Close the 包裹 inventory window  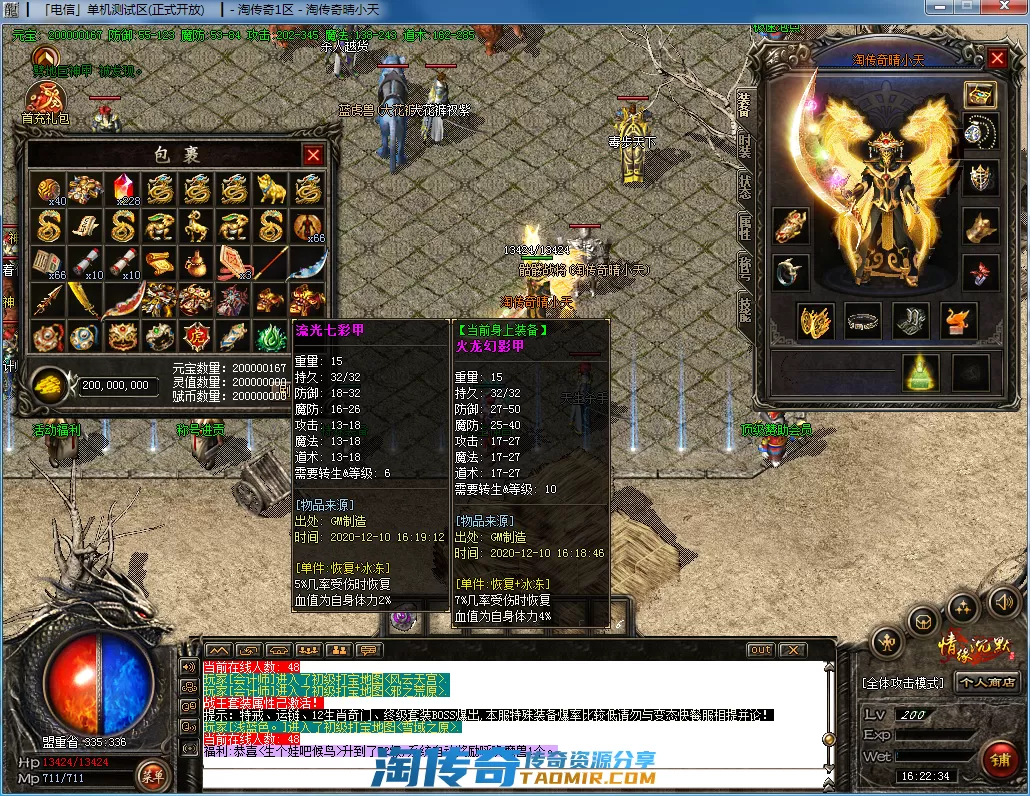313,155
